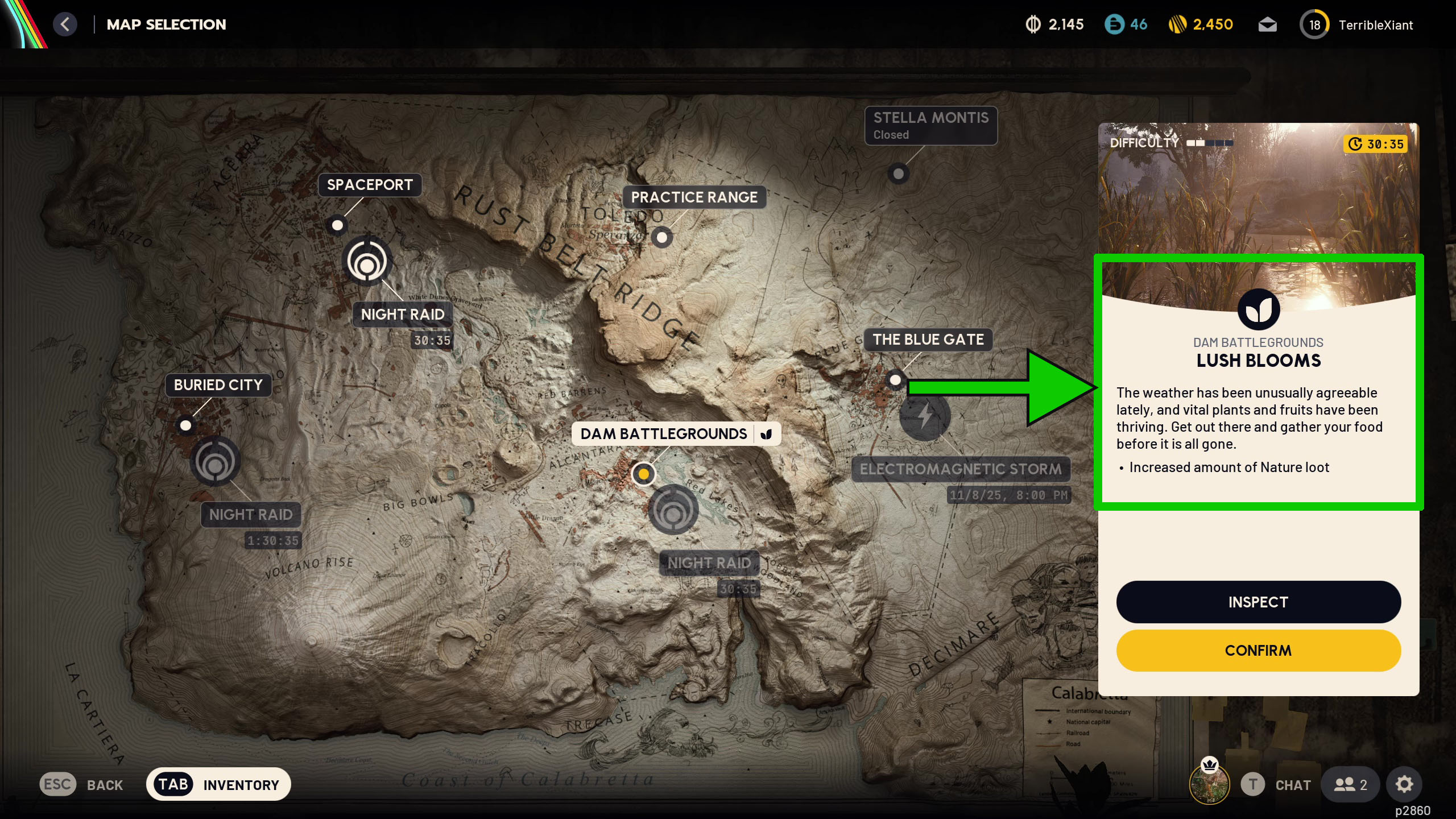Open the Inventory
Viewport: 1456px width, 819px height.
click(218, 784)
